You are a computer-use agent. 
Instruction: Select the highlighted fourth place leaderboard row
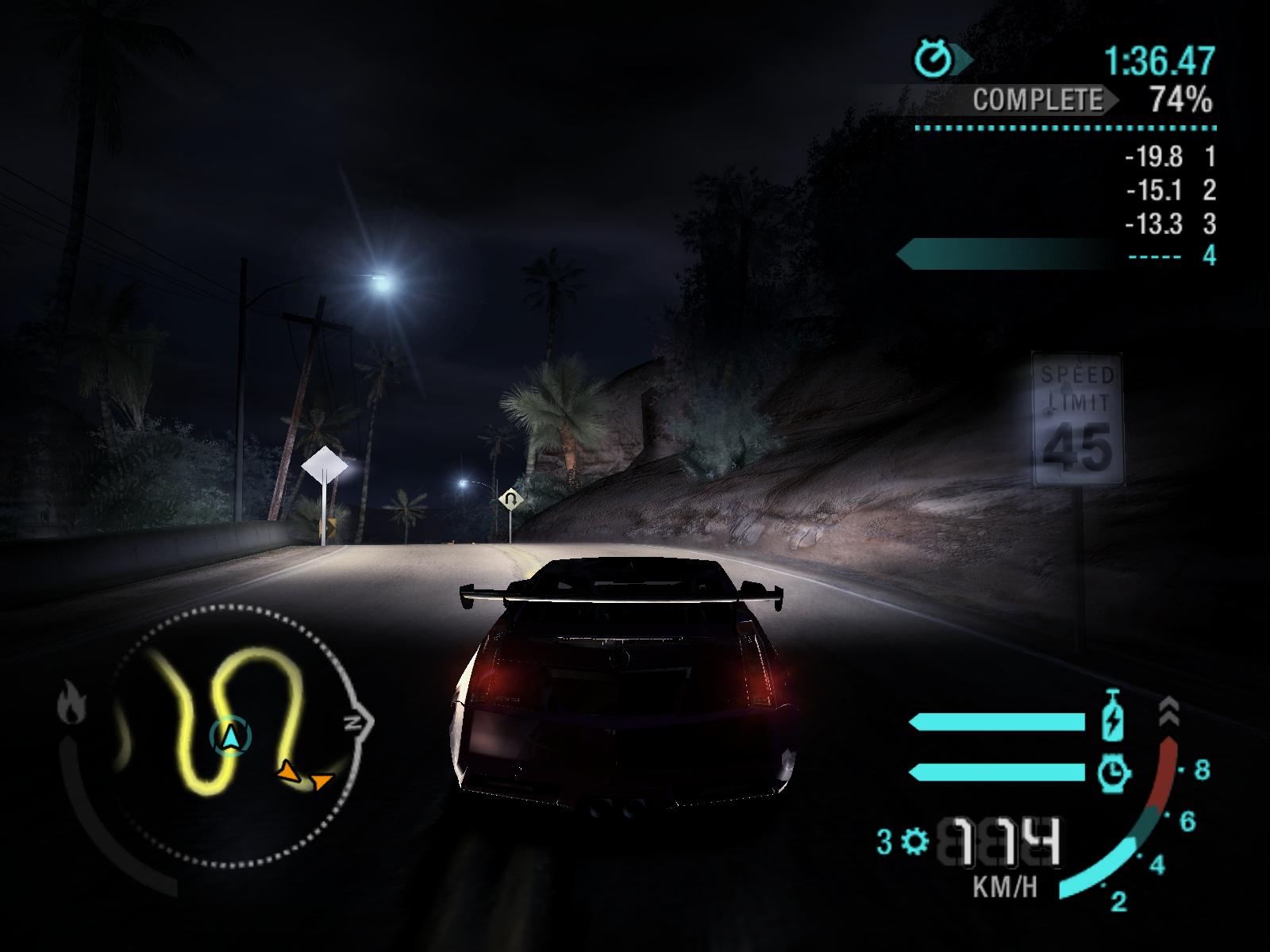[1057, 255]
